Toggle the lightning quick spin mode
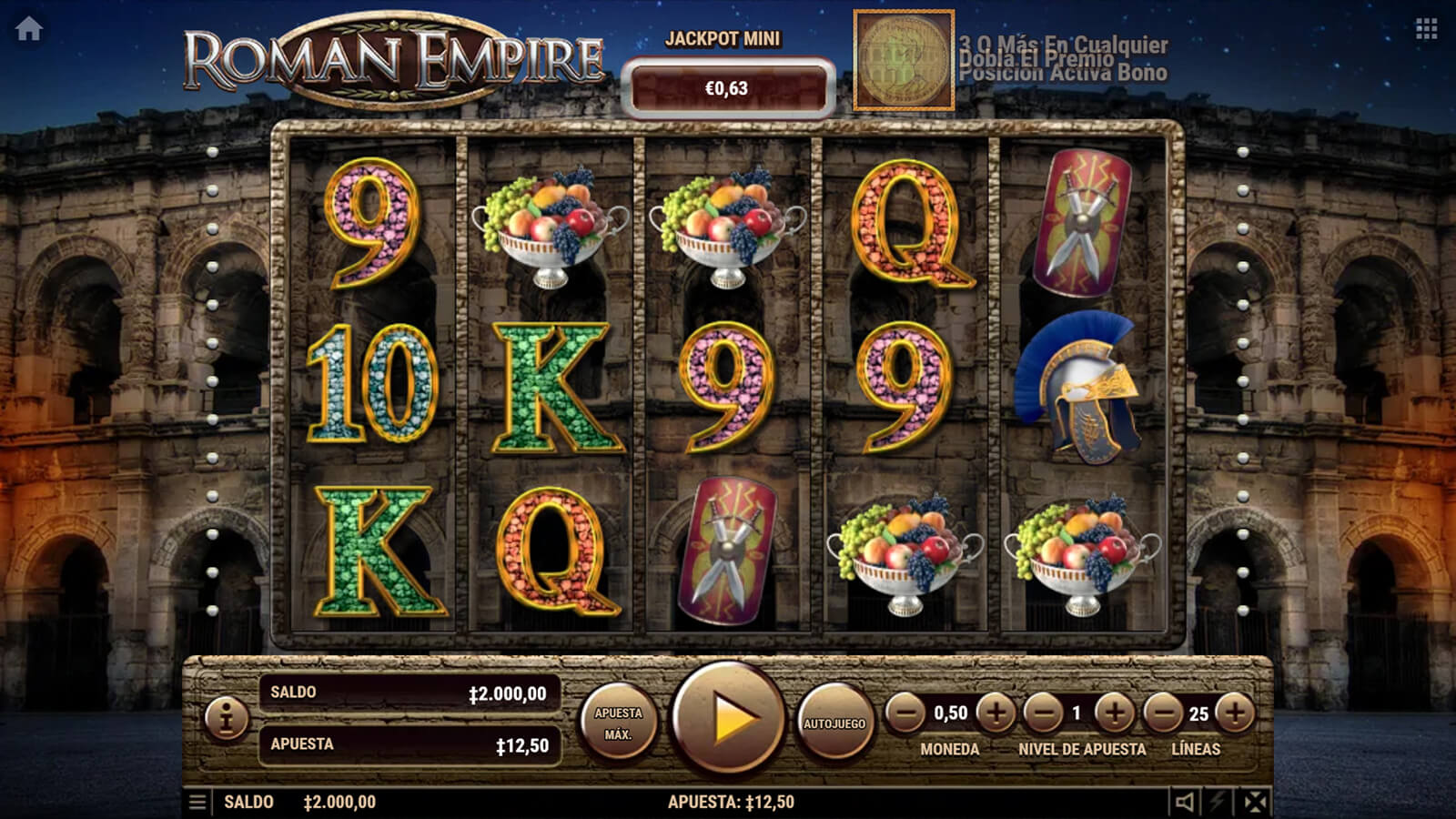This screenshot has width=1456, height=819. point(1218,802)
